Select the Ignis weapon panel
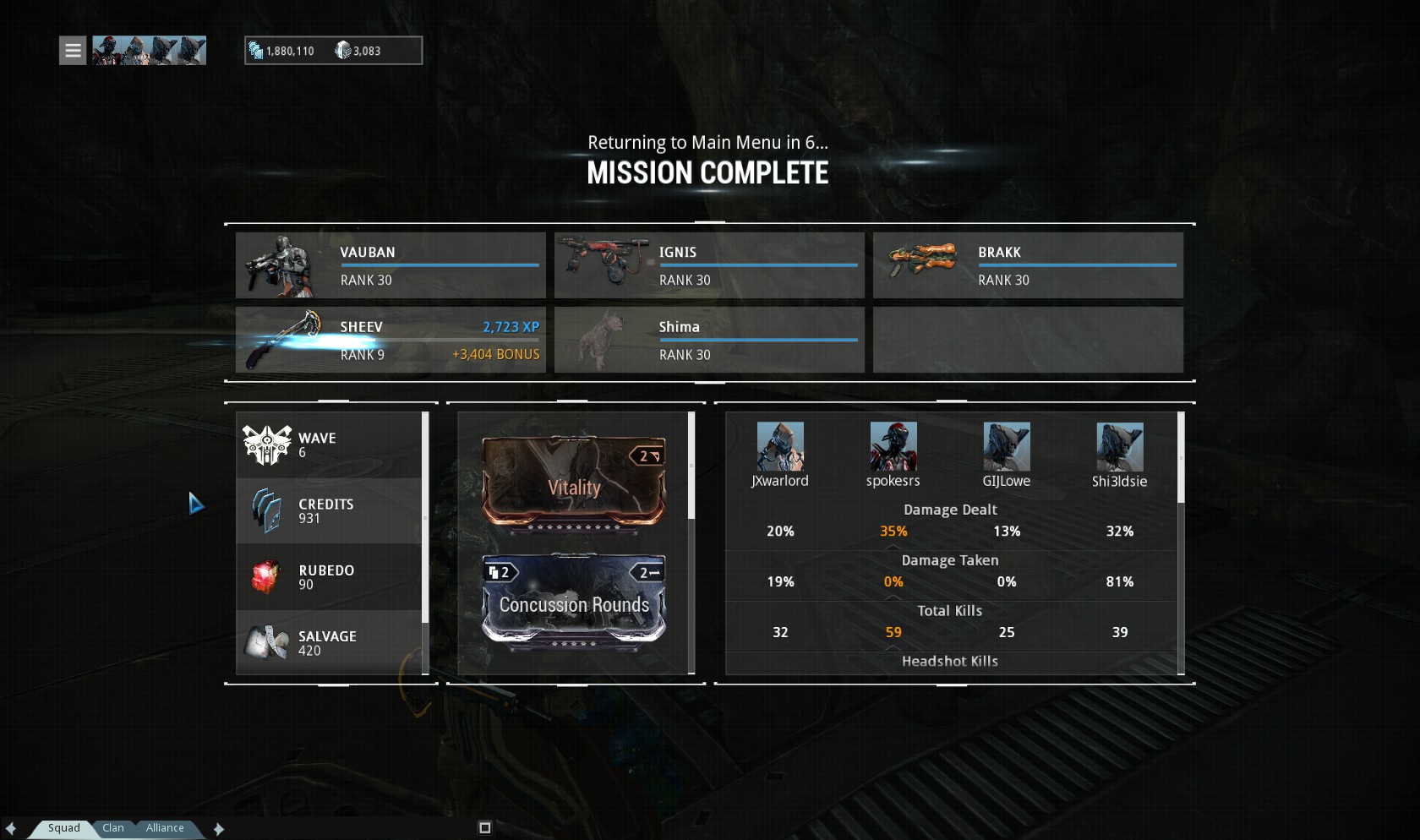 coord(709,265)
